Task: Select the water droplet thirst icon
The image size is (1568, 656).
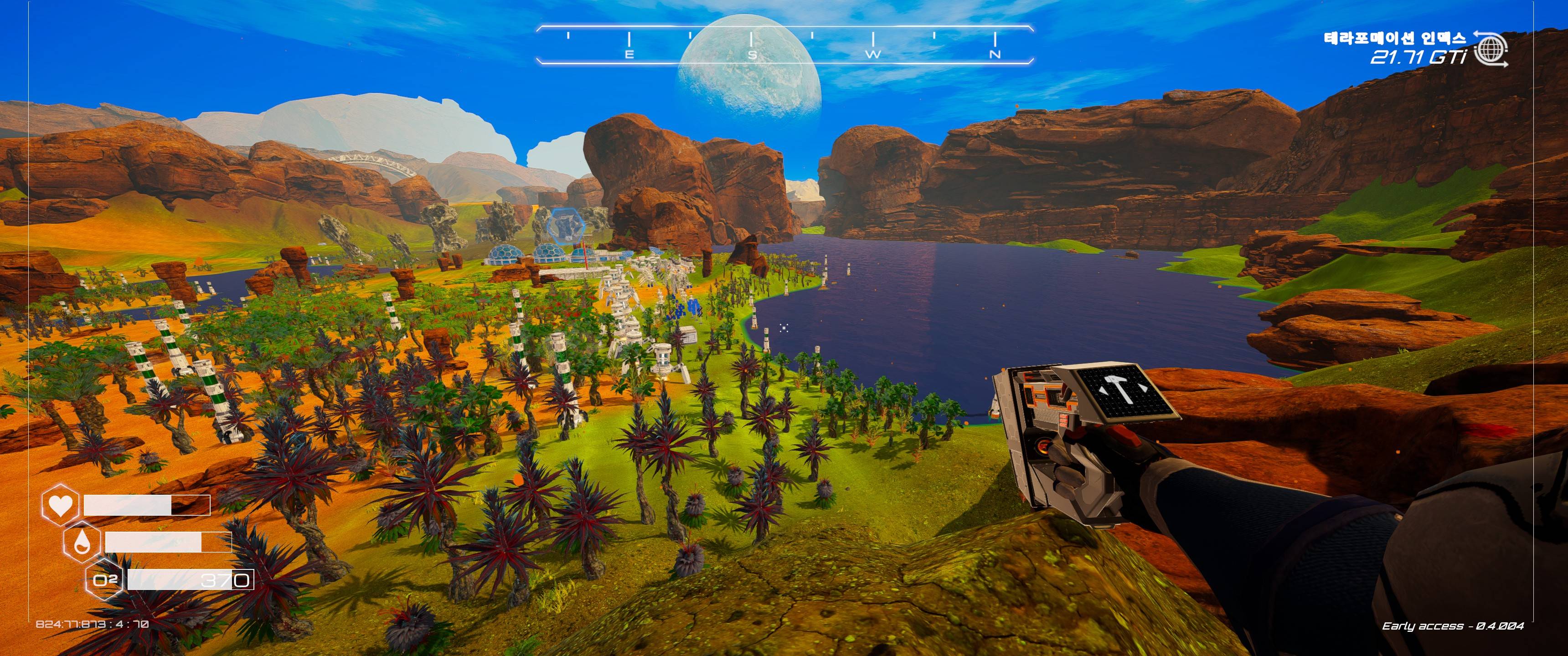Action: pos(82,541)
